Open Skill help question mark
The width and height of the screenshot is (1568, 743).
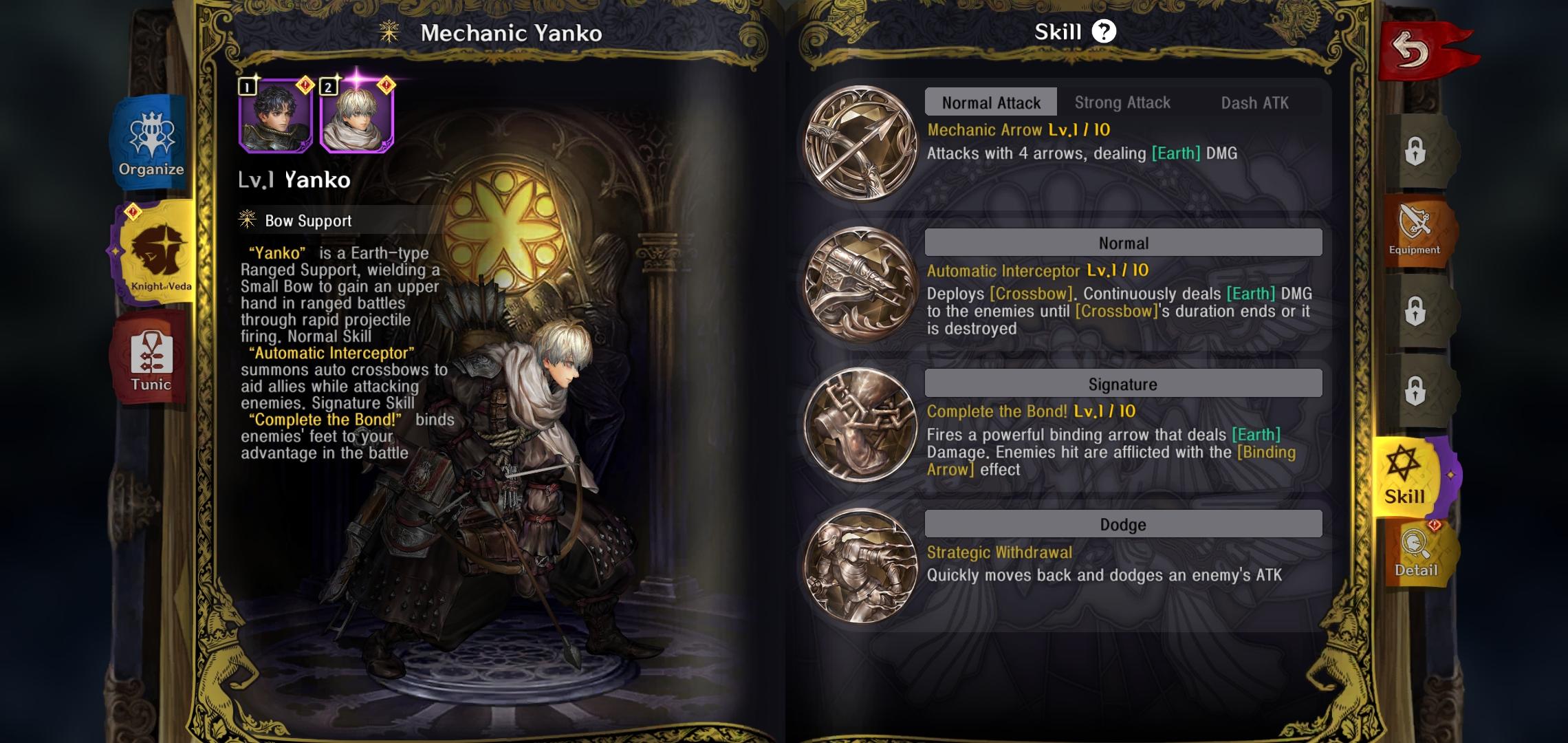tap(1104, 32)
